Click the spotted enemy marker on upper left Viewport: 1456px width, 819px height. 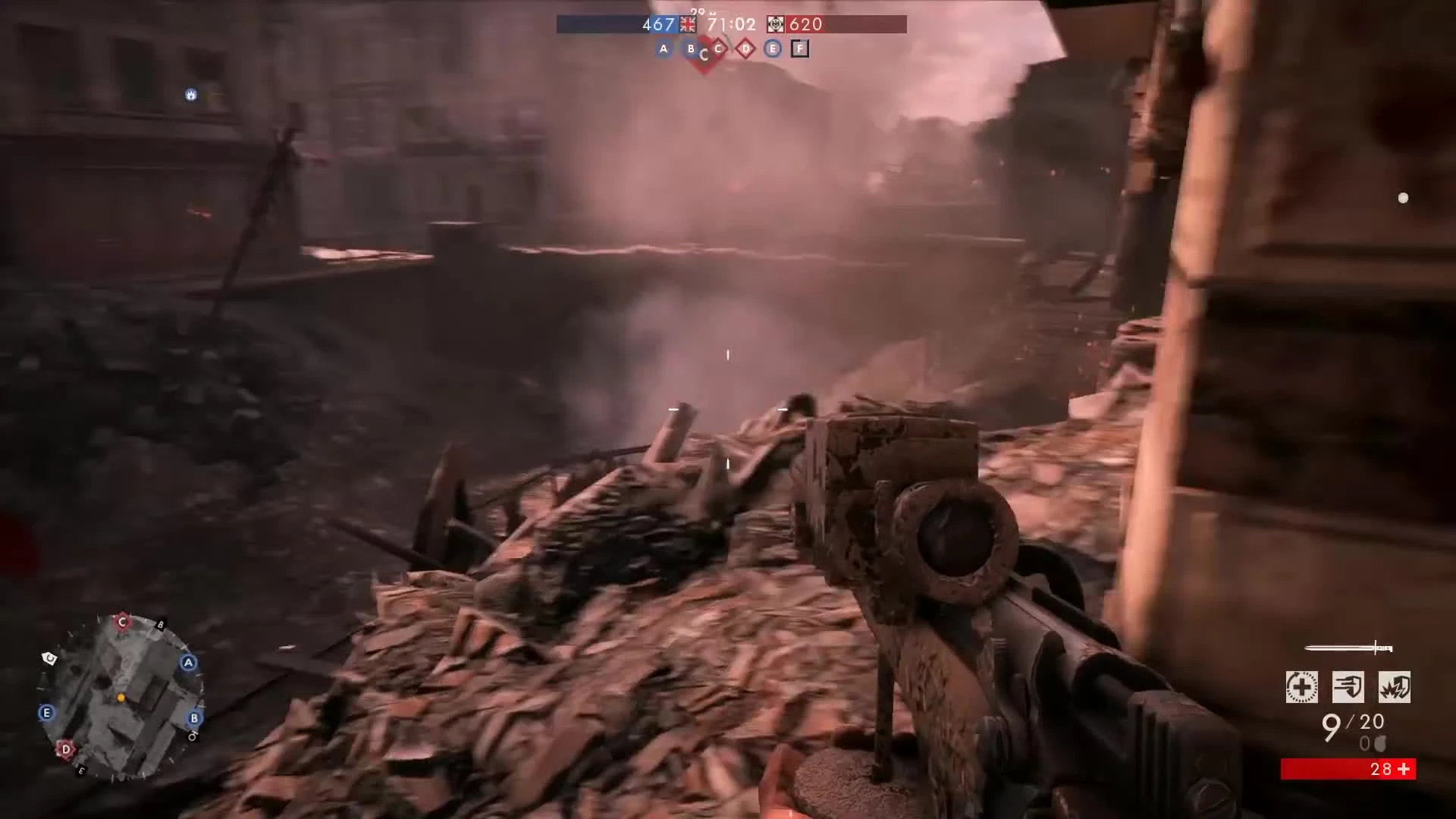pyautogui.click(x=191, y=96)
